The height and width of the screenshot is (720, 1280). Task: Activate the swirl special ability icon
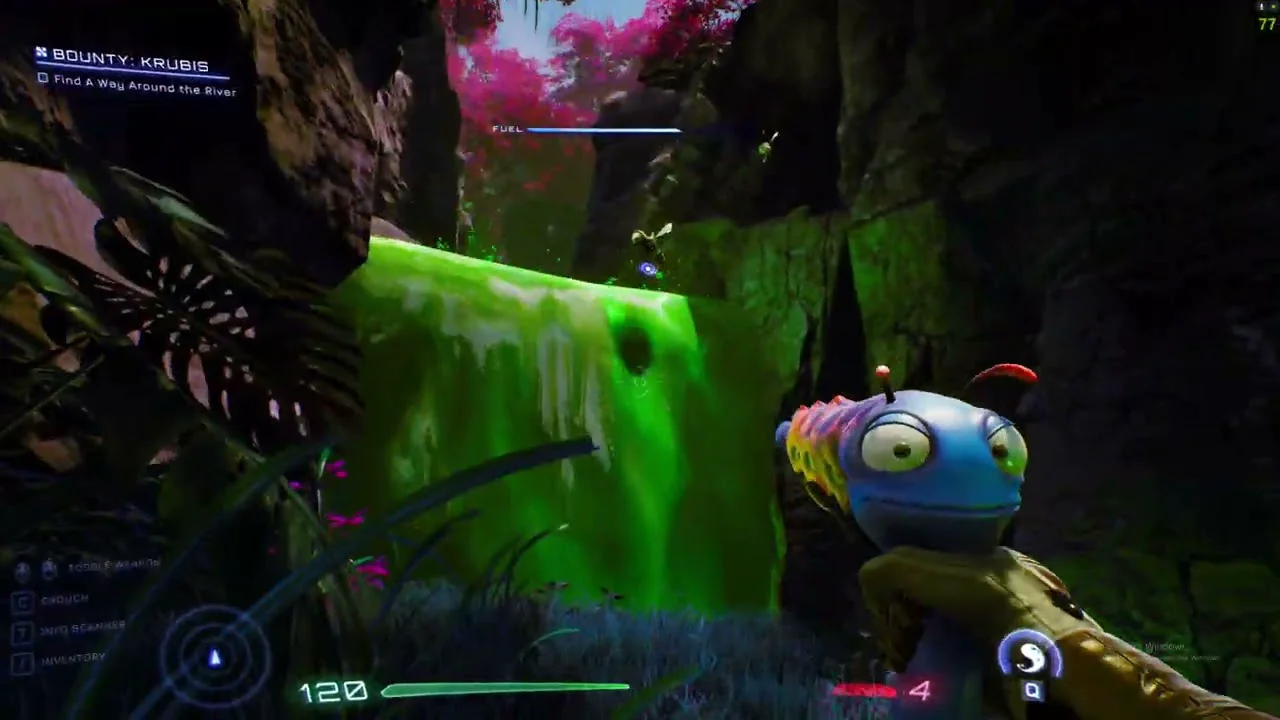(1030, 656)
